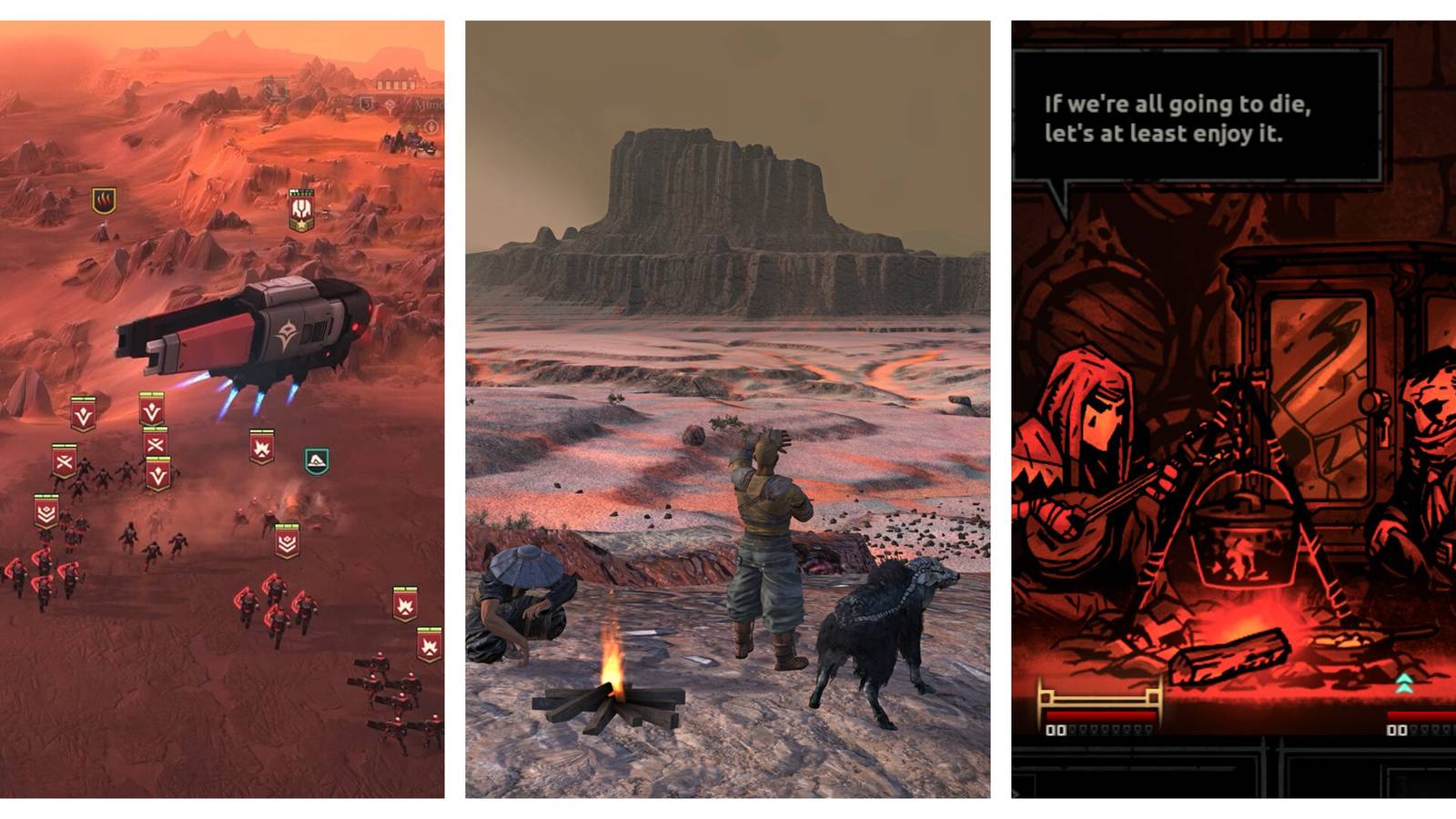Screen dimensions: 1456x819
Task: Click the flame shield settlement marker
Action: 103,202
